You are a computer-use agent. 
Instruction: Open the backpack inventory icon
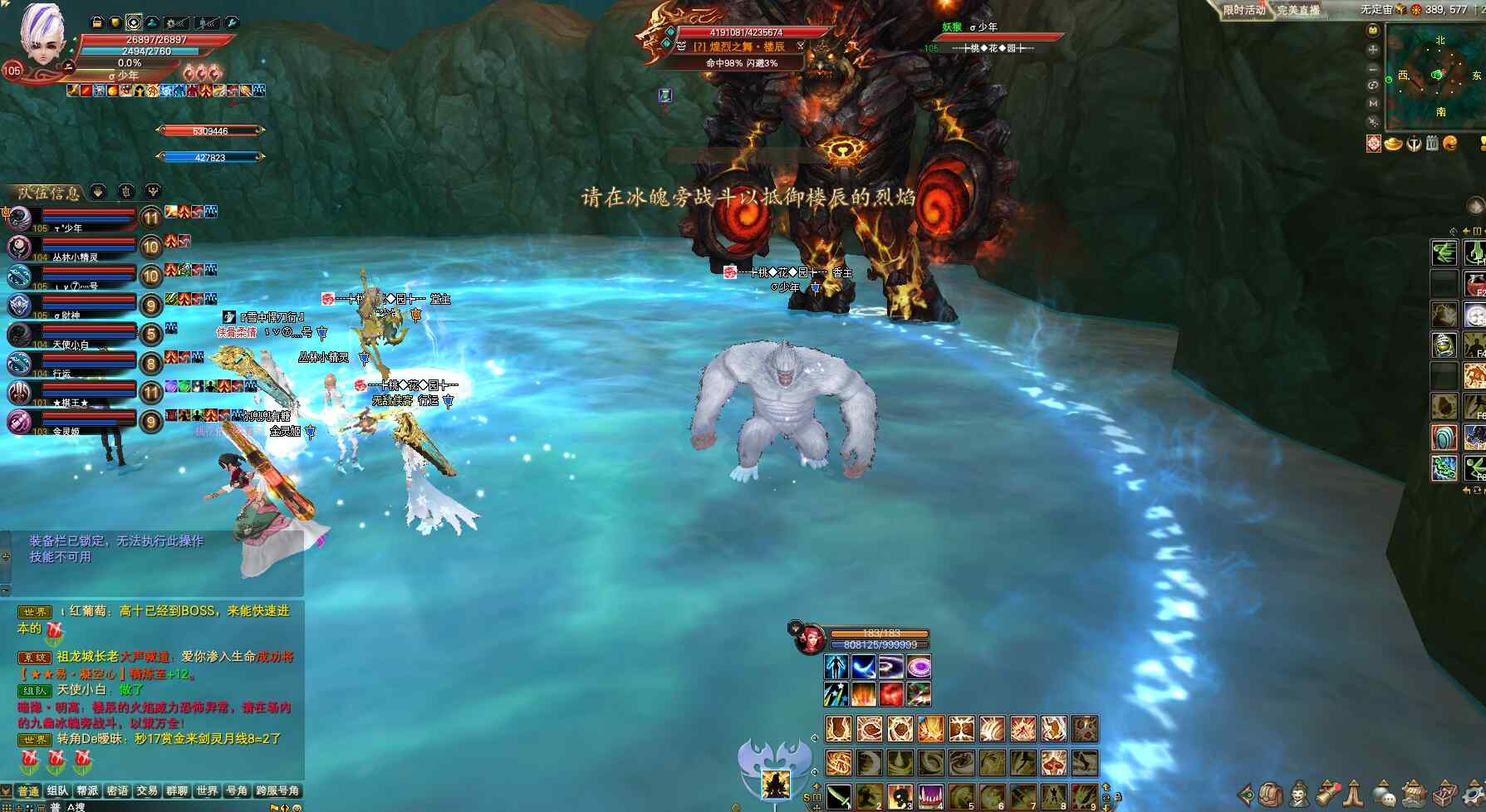point(1270,795)
